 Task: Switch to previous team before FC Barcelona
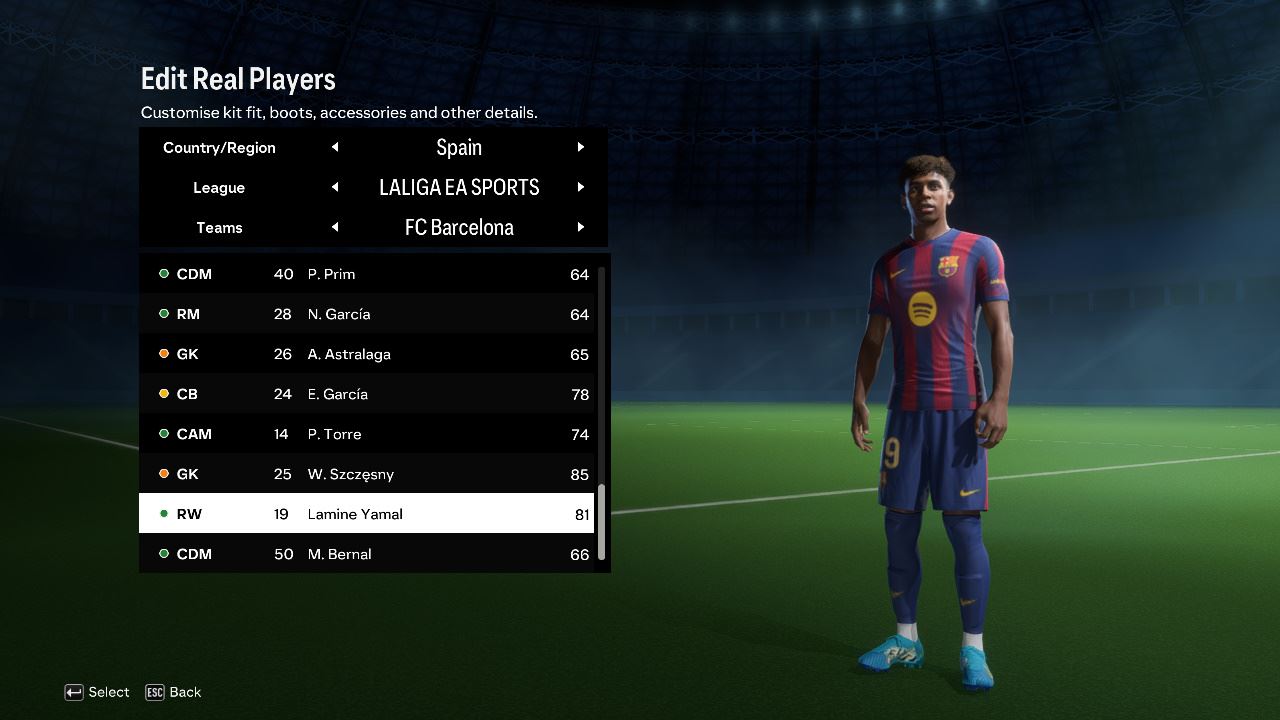(335, 227)
